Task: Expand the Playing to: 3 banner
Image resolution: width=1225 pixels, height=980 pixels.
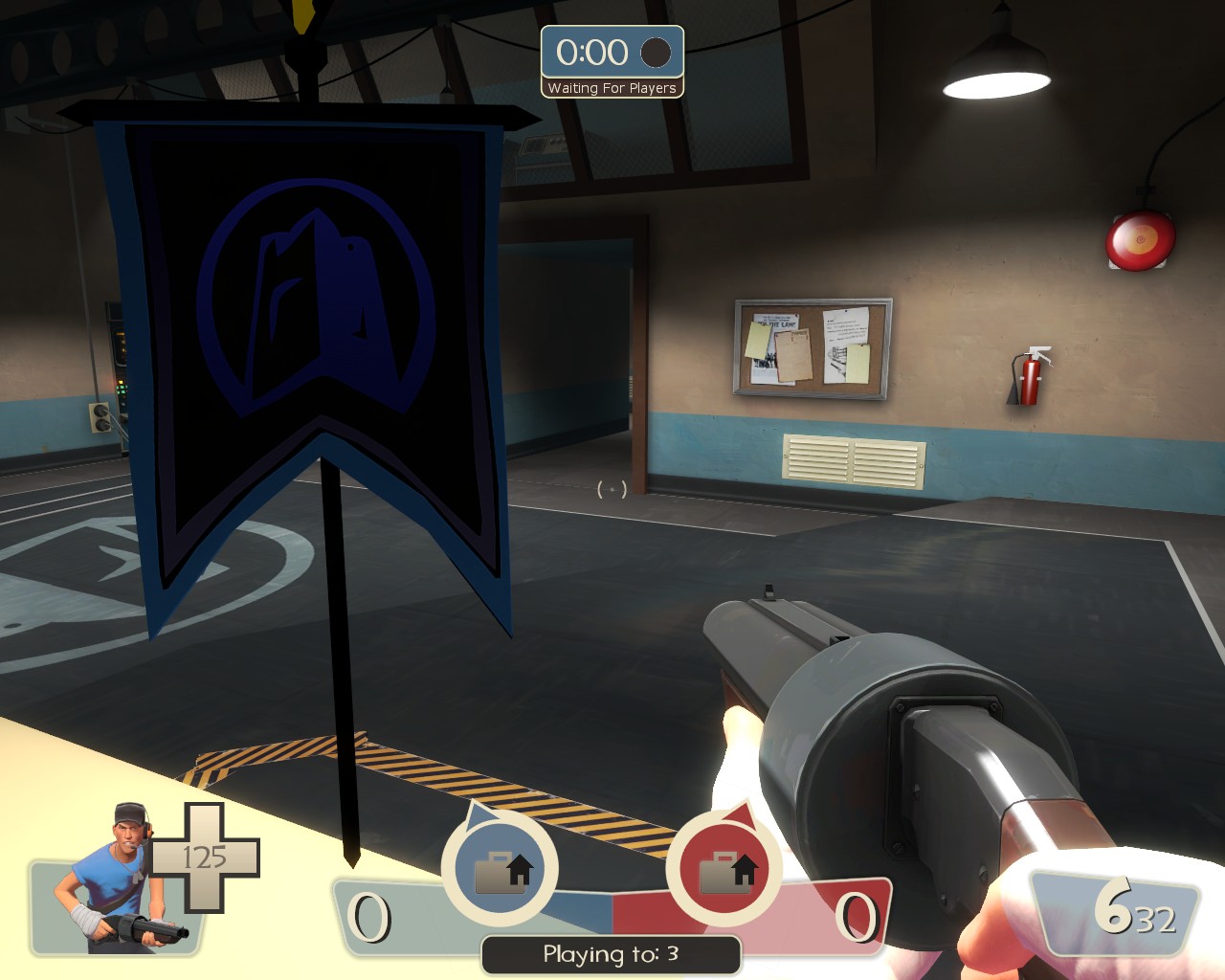Action: [x=611, y=953]
